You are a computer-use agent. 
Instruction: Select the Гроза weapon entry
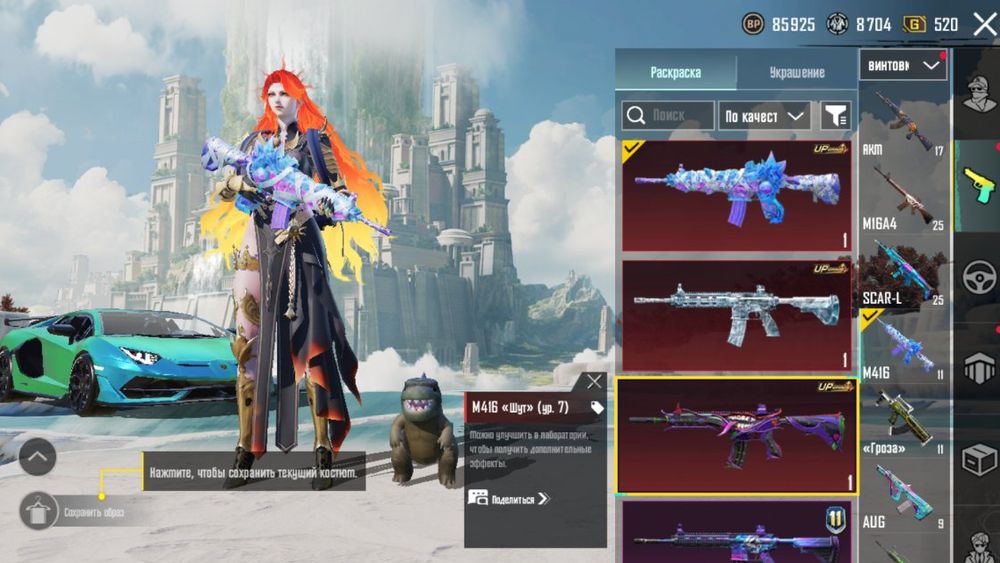point(904,420)
